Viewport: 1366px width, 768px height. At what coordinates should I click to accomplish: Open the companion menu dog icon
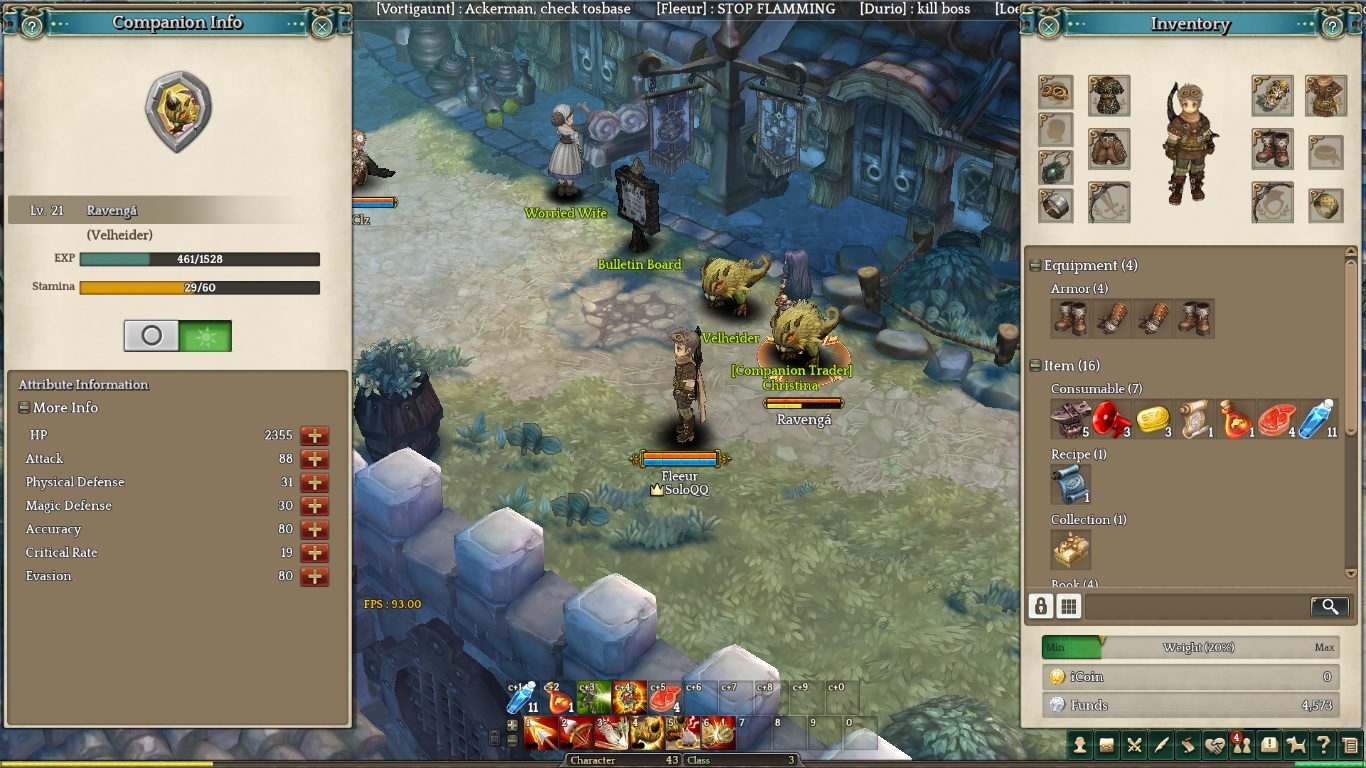pos(1296,744)
